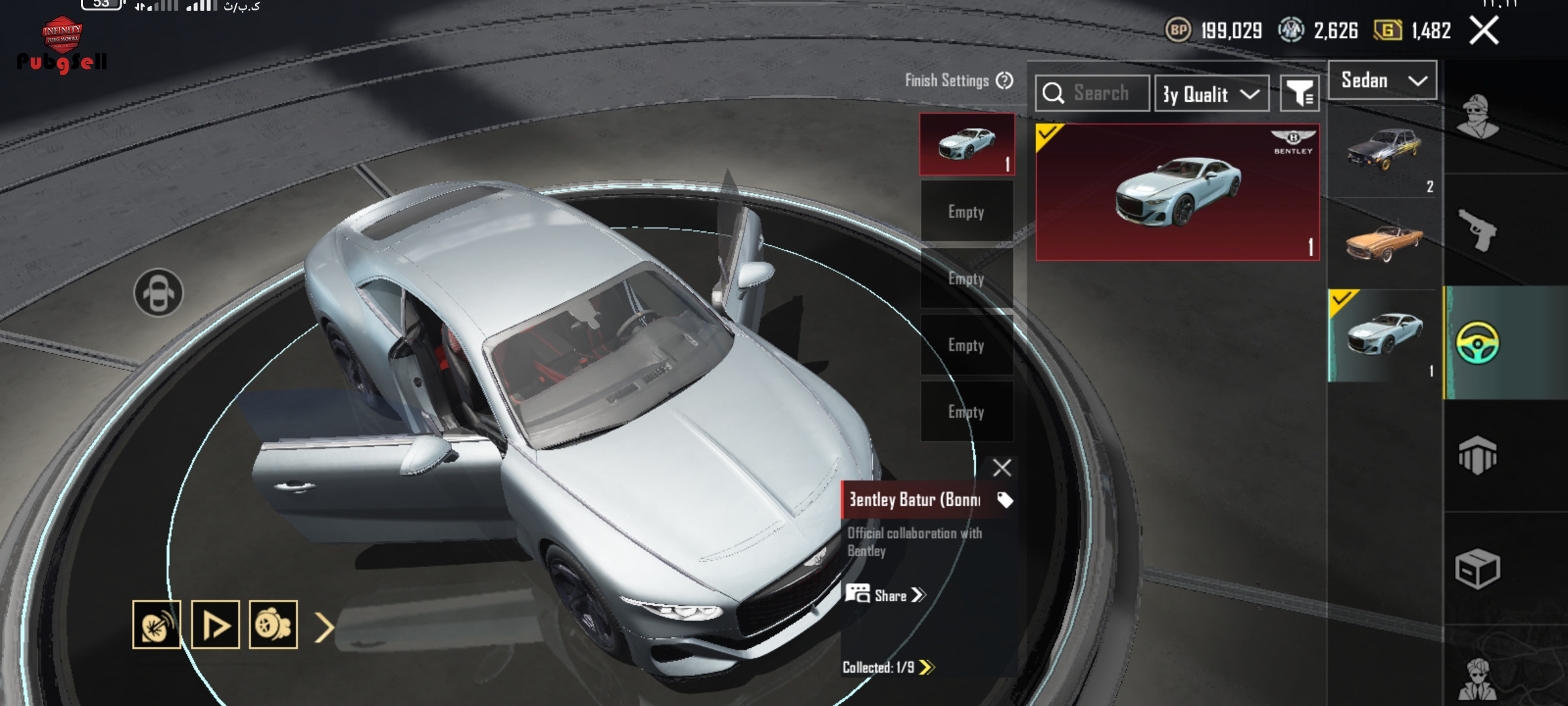Screen dimensions: 1568x706
Task: Toggle the car doors view icon
Action: [159, 293]
